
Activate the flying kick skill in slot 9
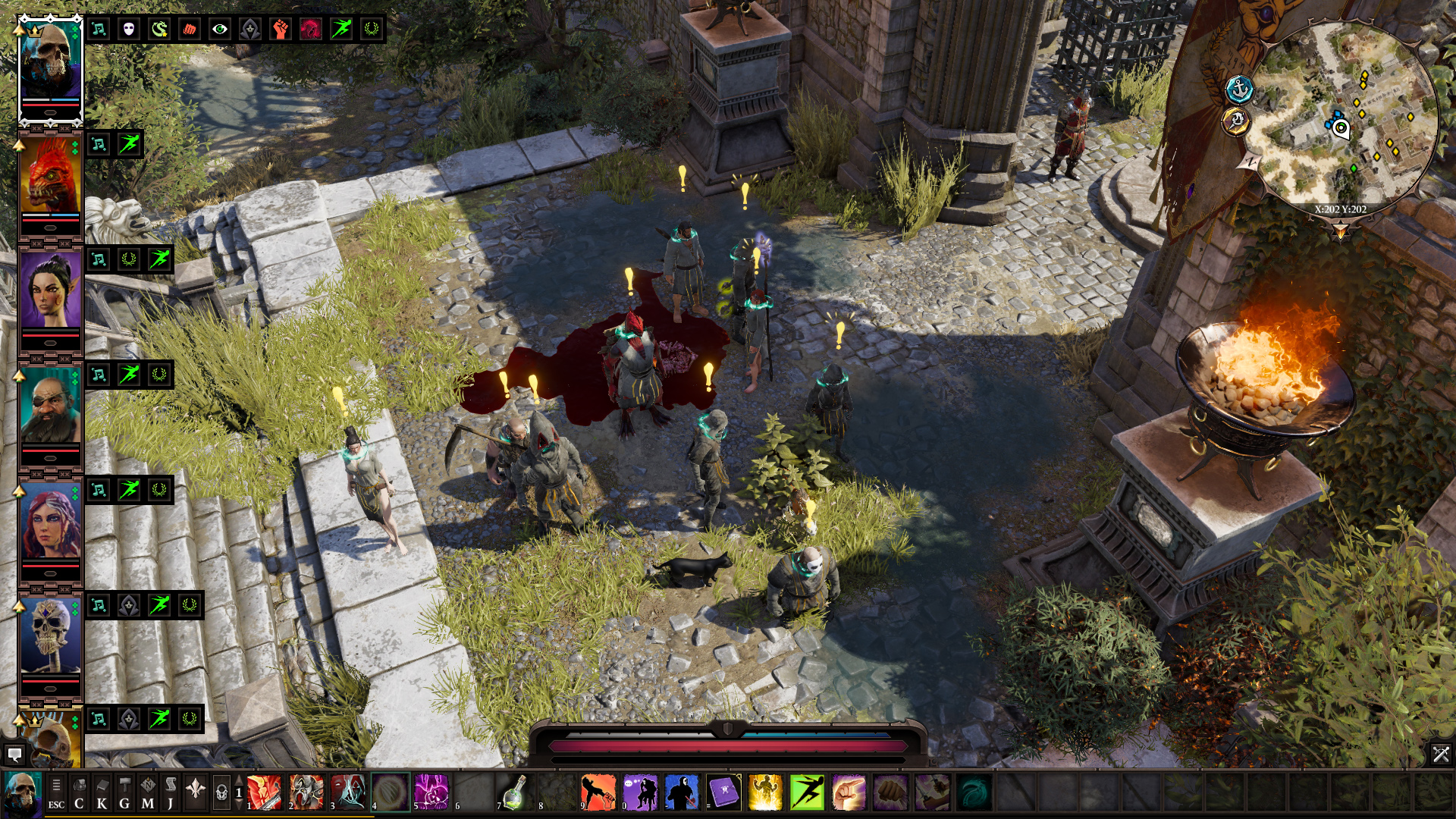598,792
